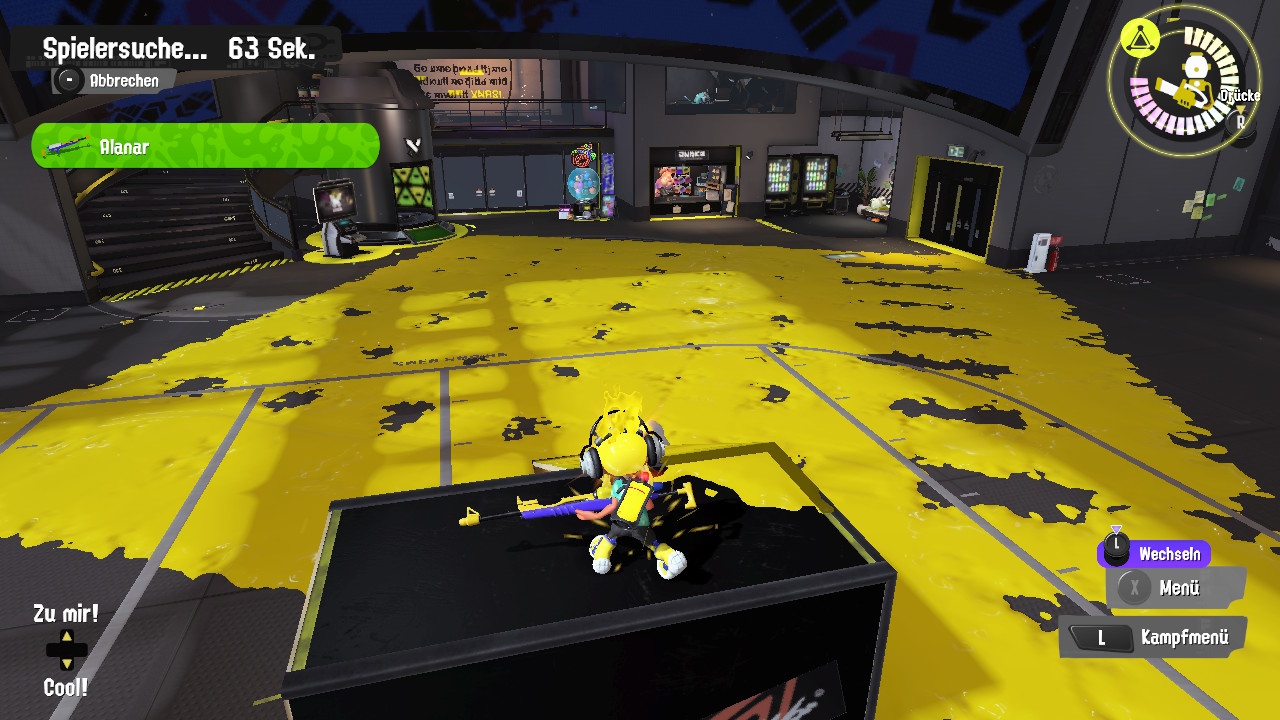The height and width of the screenshot is (720, 1280).
Task: Send the "Zu mir!" signal
Action: tap(66, 614)
